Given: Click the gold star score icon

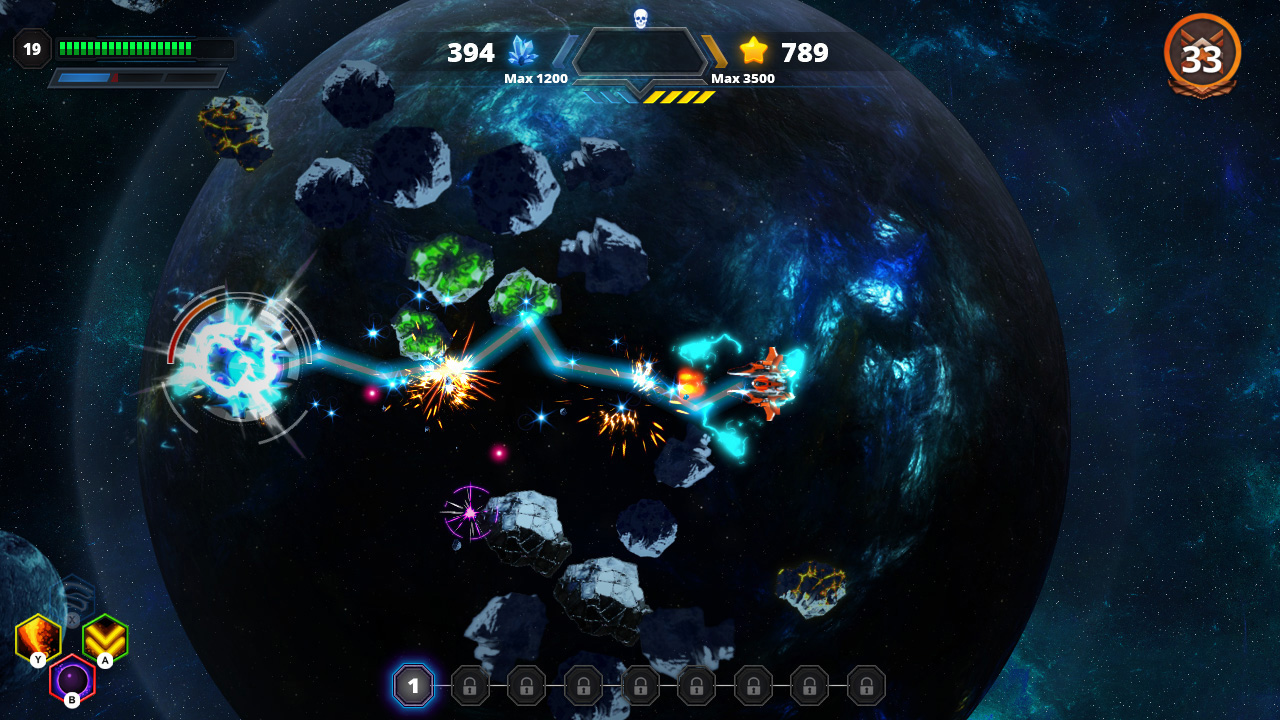Looking at the screenshot, I should point(753,49).
